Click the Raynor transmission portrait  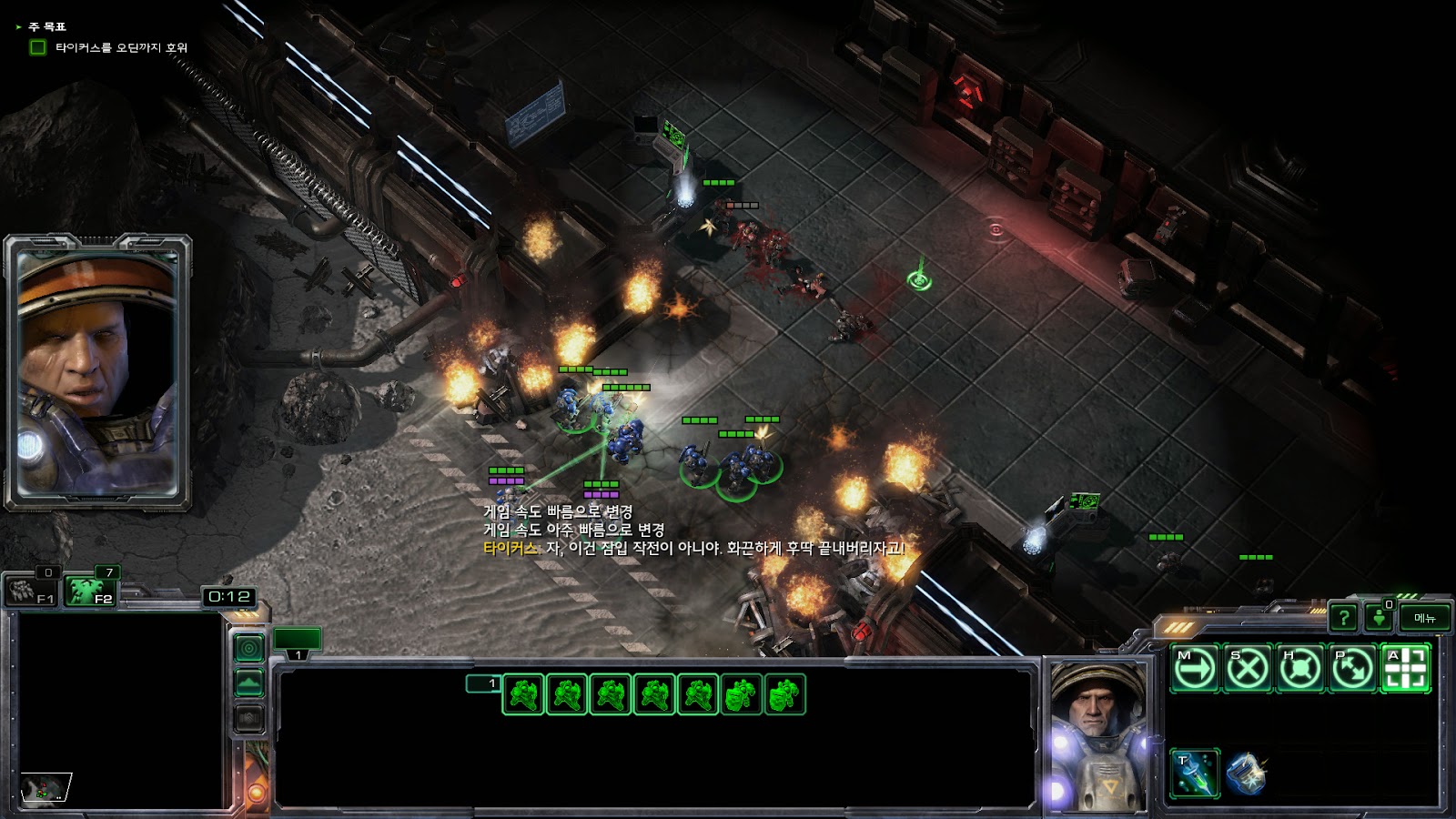tap(98, 373)
